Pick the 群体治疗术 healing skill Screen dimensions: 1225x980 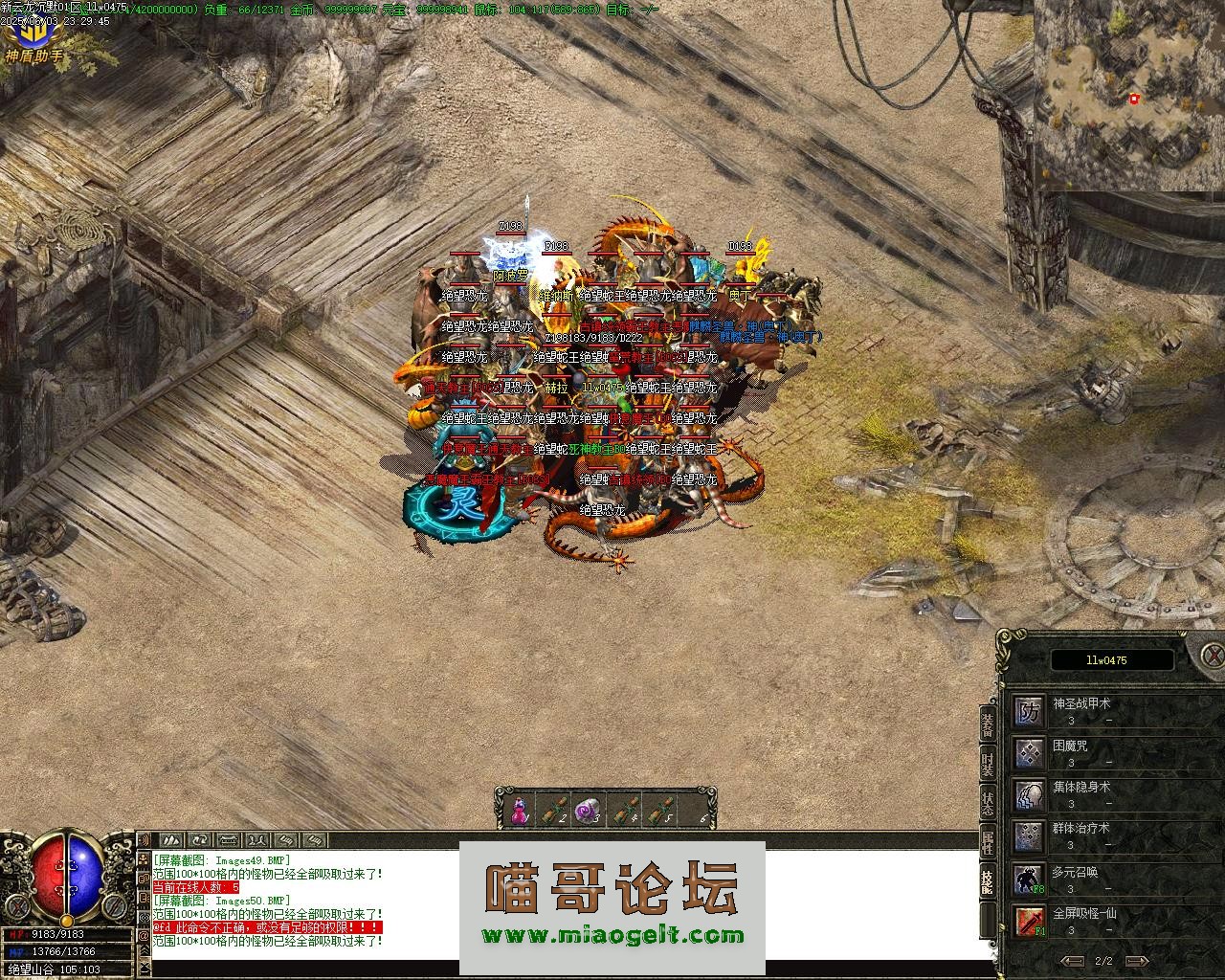tap(1029, 835)
